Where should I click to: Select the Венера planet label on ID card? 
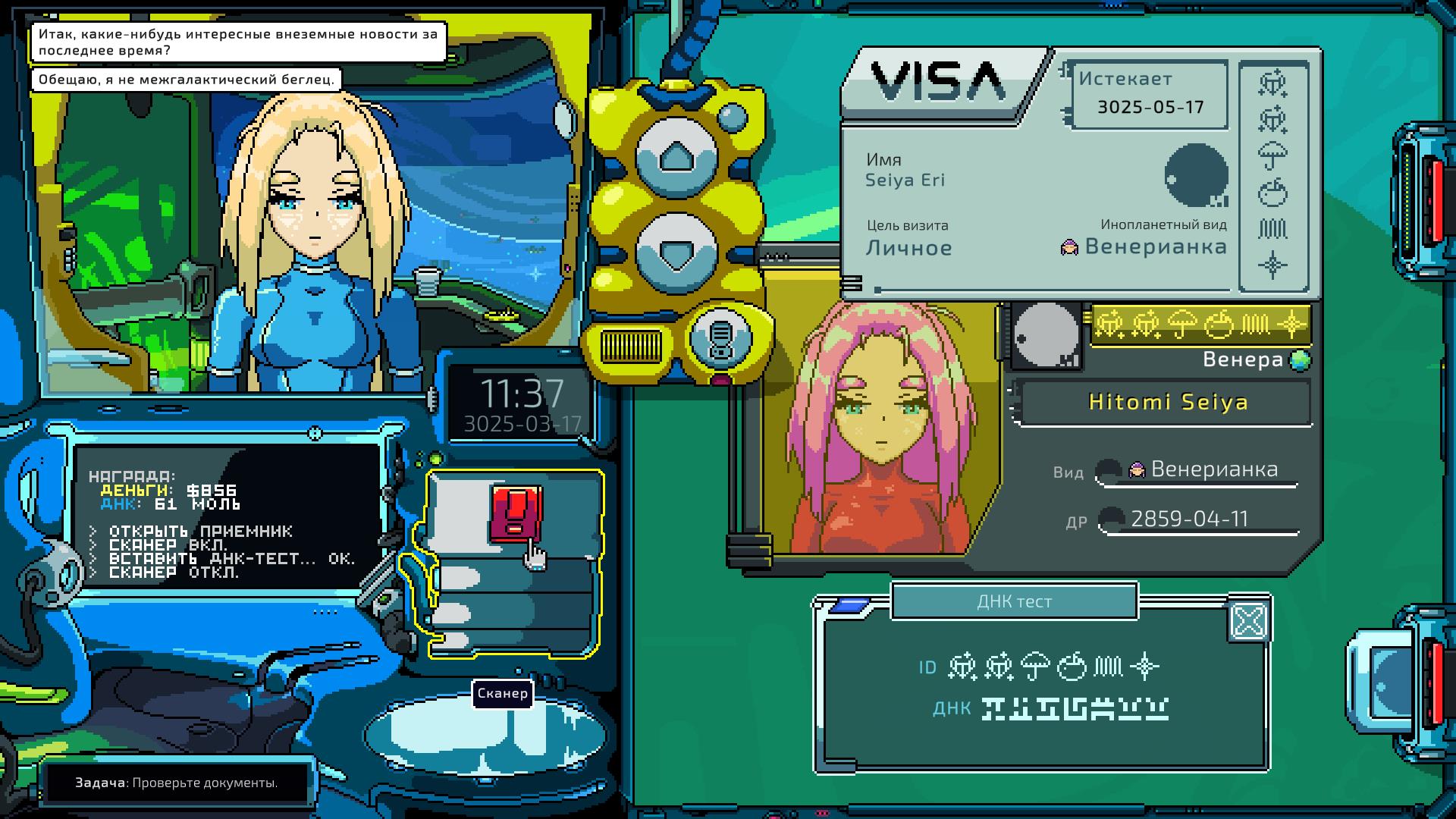[1244, 359]
